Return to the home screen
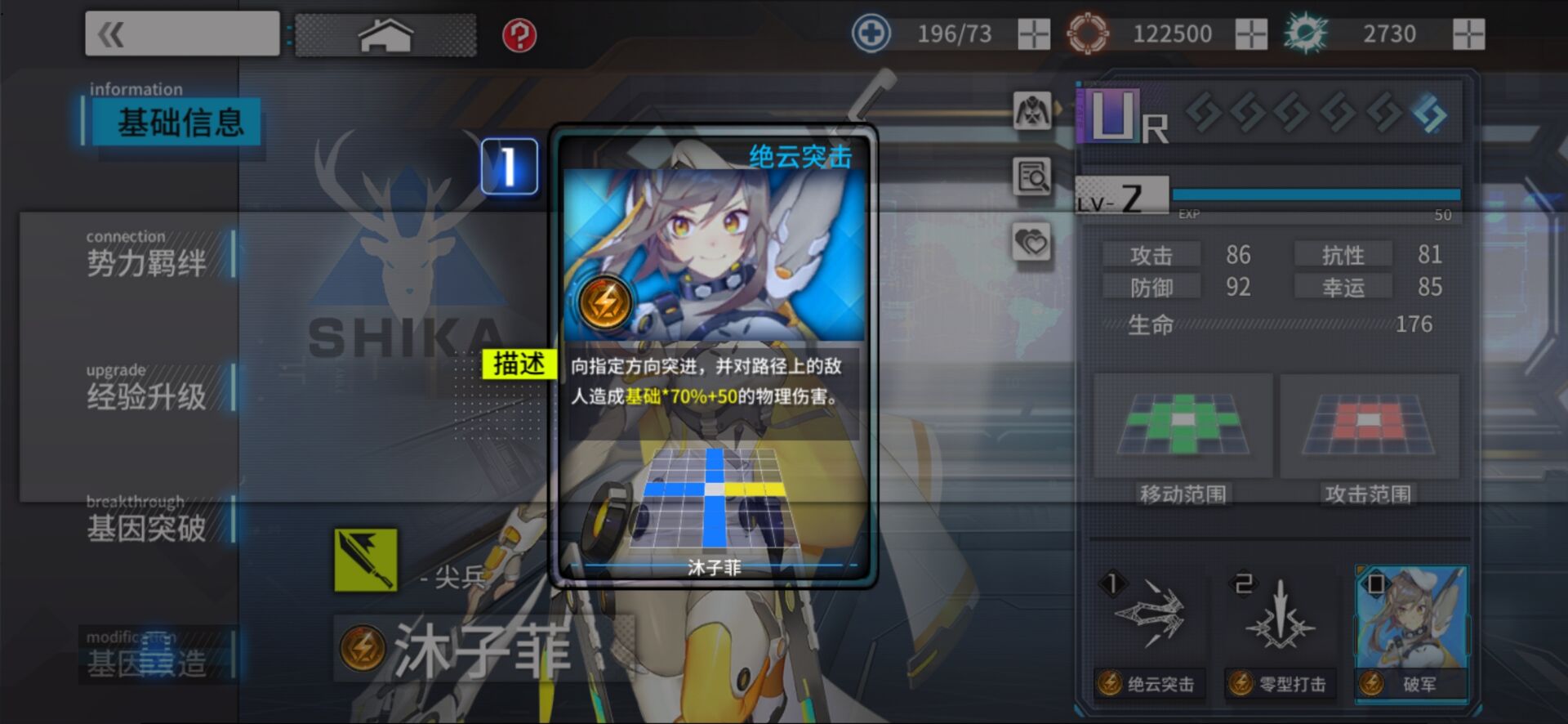Image resolution: width=1568 pixels, height=724 pixels. pyautogui.click(x=385, y=35)
